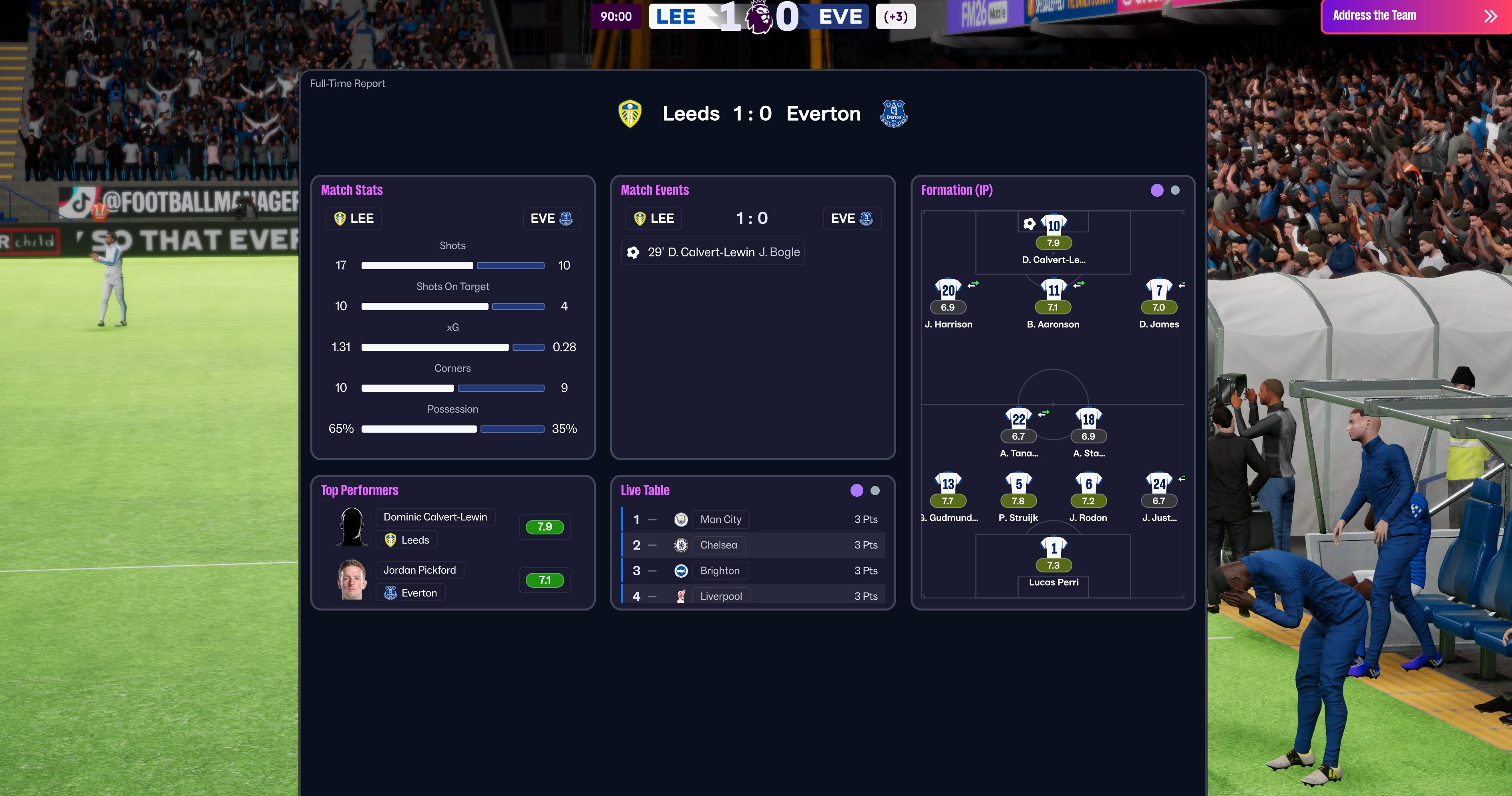1512x796 pixels.
Task: Switch to the second Live Table page dot
Action: pos(875,491)
